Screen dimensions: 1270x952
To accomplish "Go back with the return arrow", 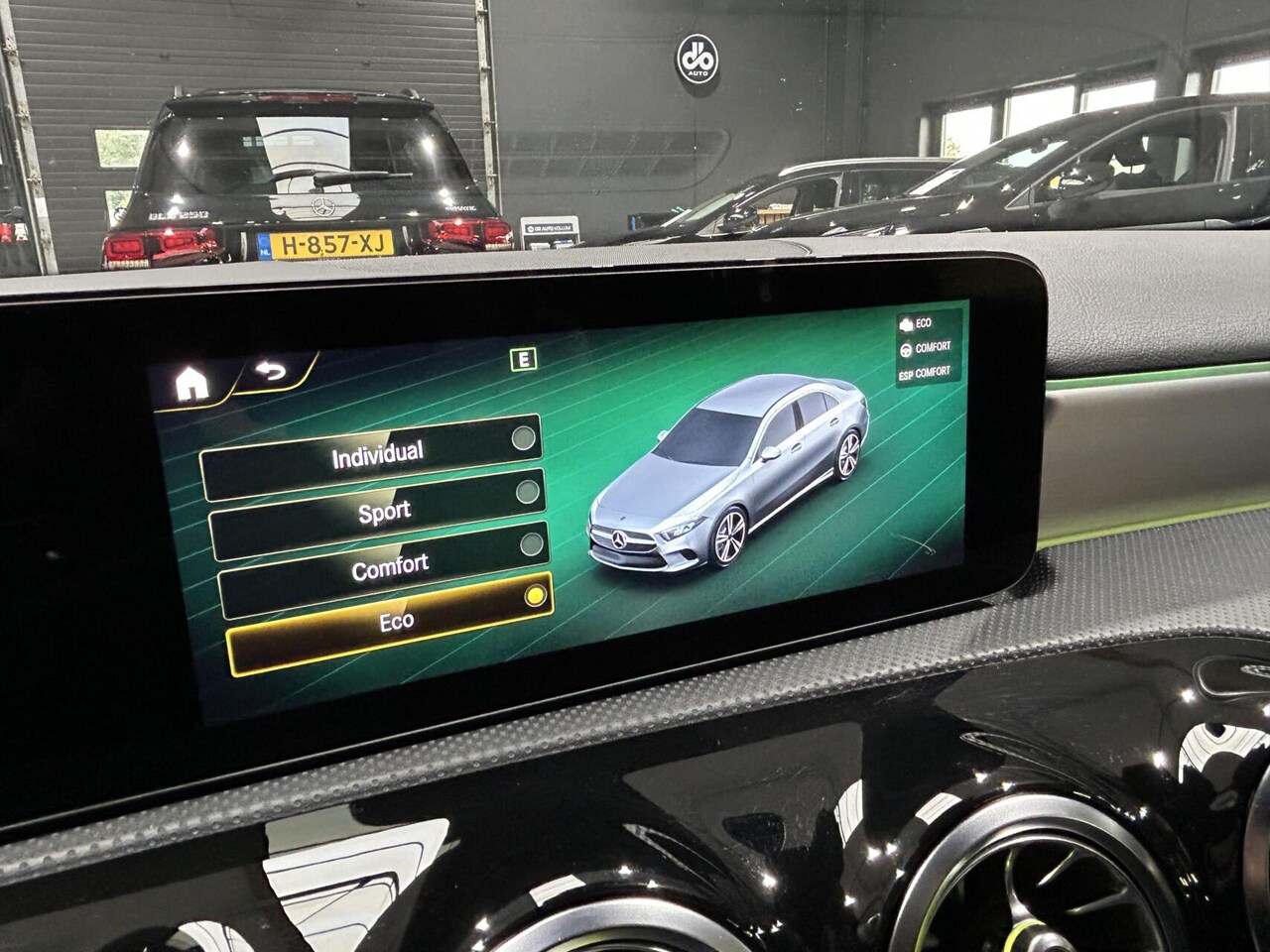I will (x=269, y=373).
